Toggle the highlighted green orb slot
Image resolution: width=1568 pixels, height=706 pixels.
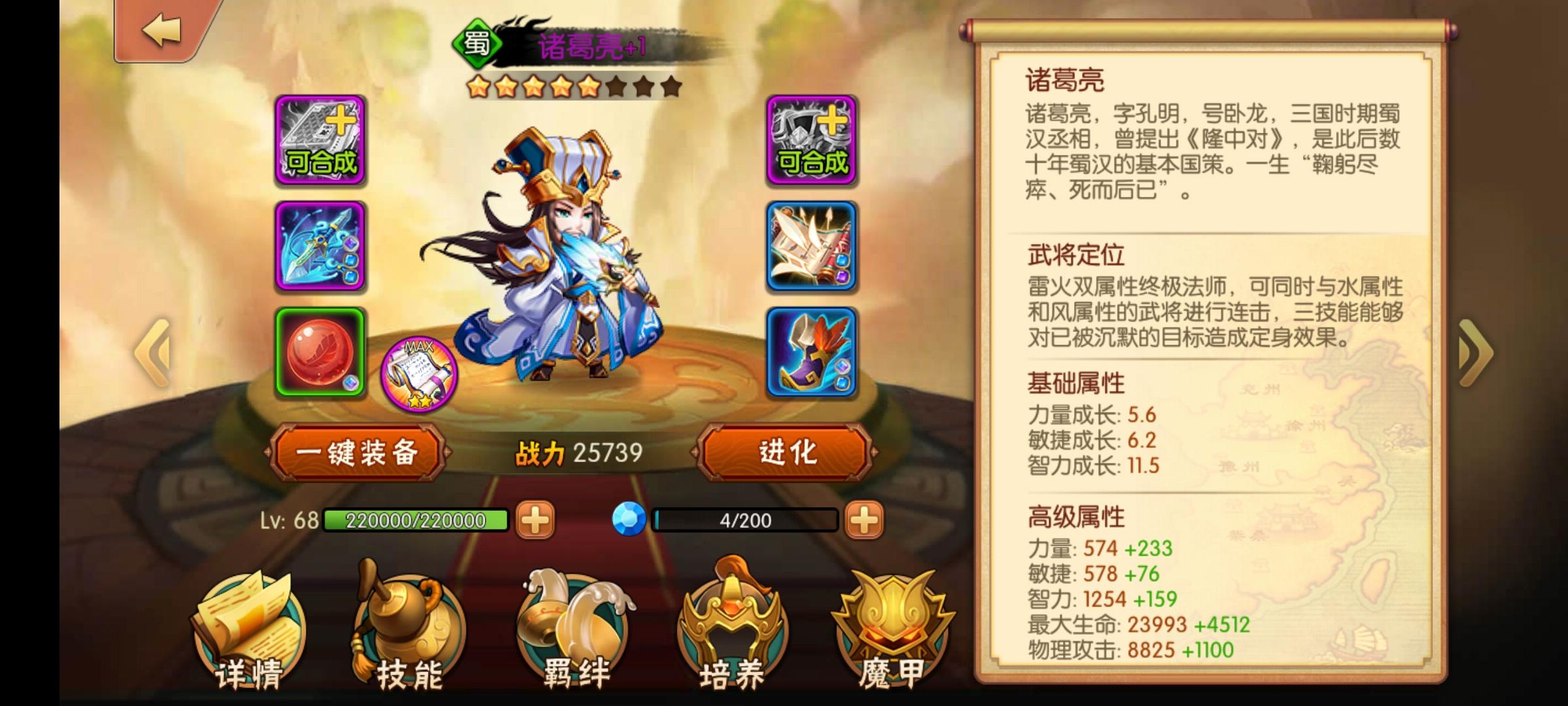[x=319, y=351]
